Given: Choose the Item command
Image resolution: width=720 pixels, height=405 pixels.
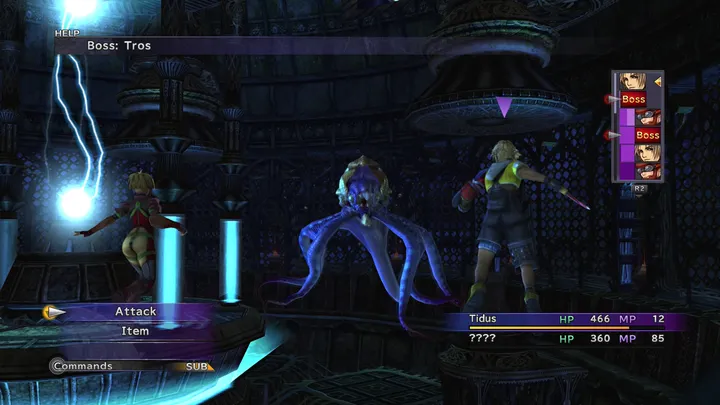Looking at the screenshot, I should [135, 331].
